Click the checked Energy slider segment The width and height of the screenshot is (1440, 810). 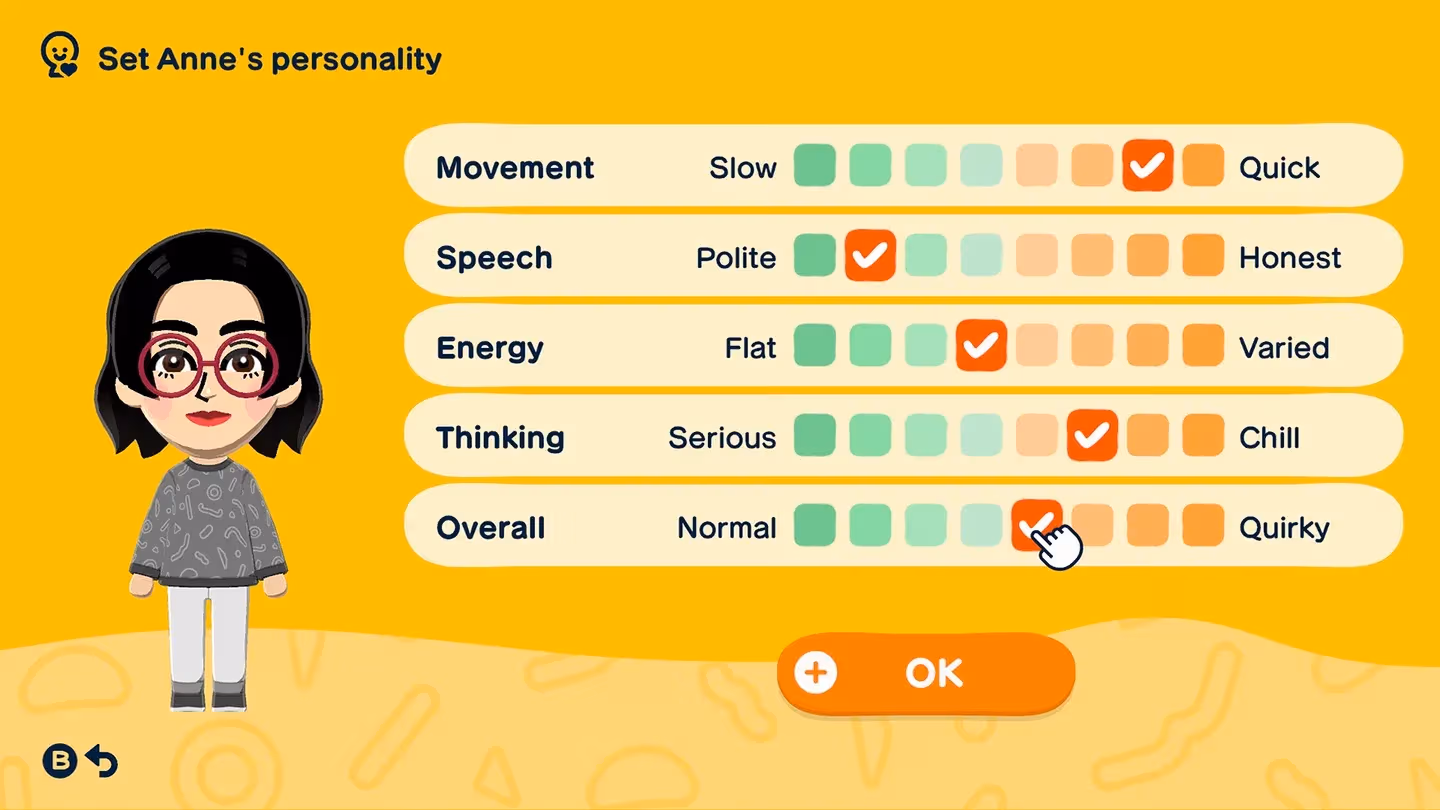coord(980,346)
